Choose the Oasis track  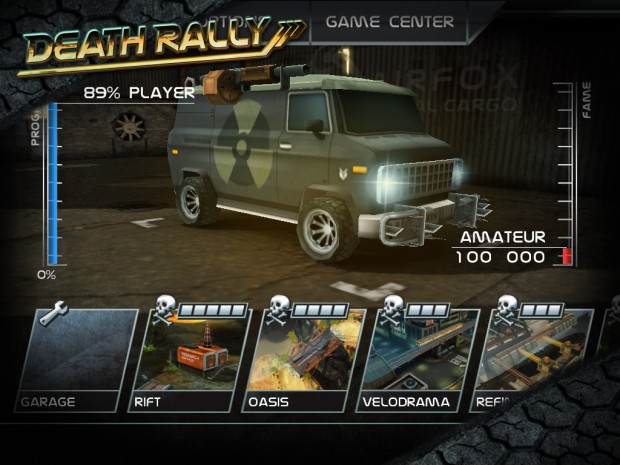[304, 362]
